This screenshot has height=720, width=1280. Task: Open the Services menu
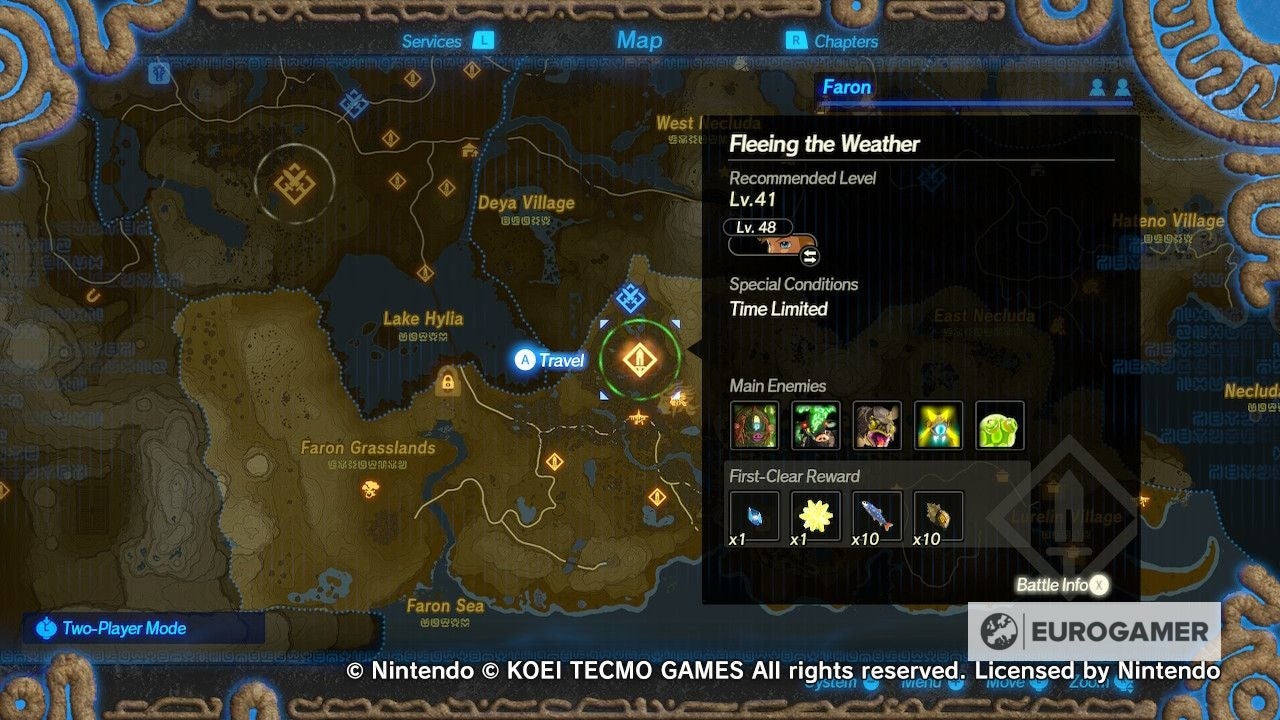coord(432,41)
